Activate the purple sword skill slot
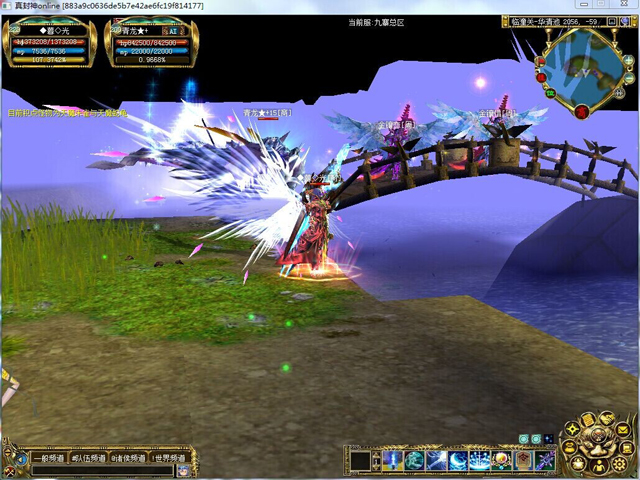640x480 pixels. click(546, 460)
